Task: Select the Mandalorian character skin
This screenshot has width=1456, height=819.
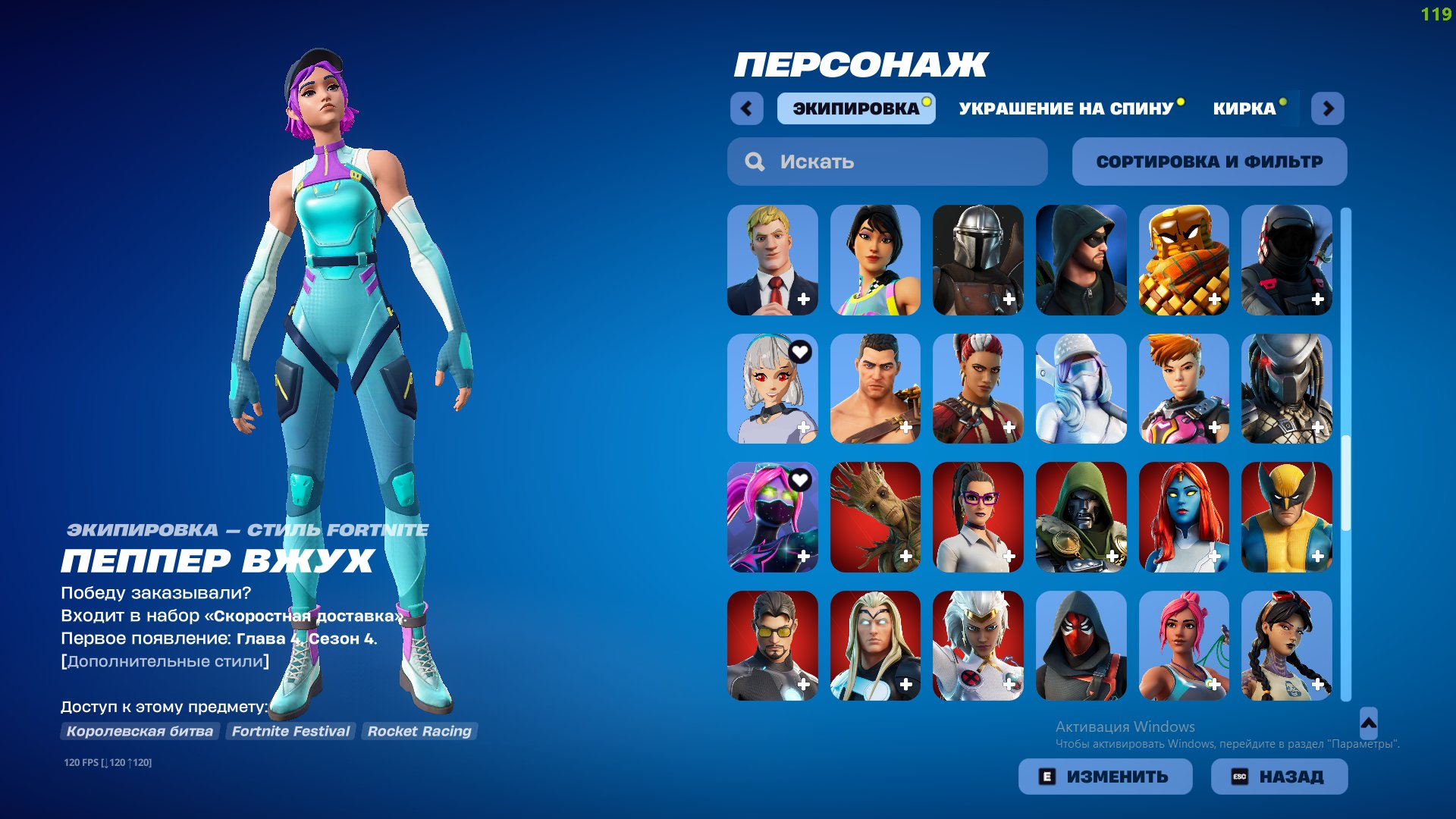Action: click(x=978, y=260)
